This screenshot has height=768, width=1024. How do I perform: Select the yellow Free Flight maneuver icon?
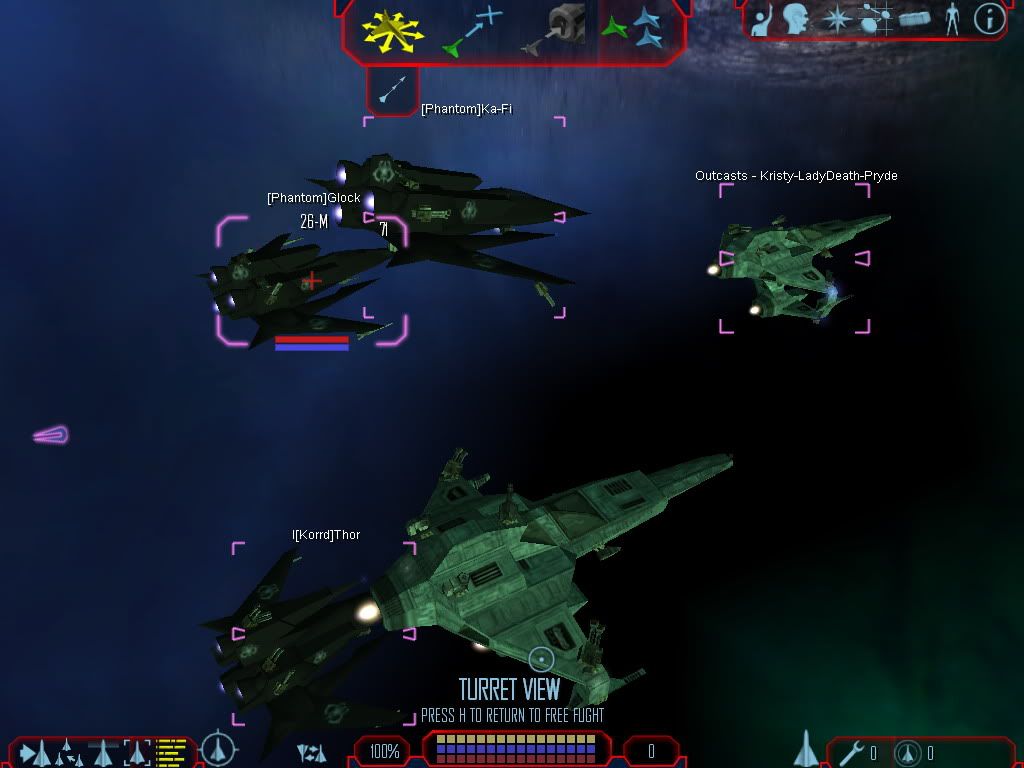(393, 30)
